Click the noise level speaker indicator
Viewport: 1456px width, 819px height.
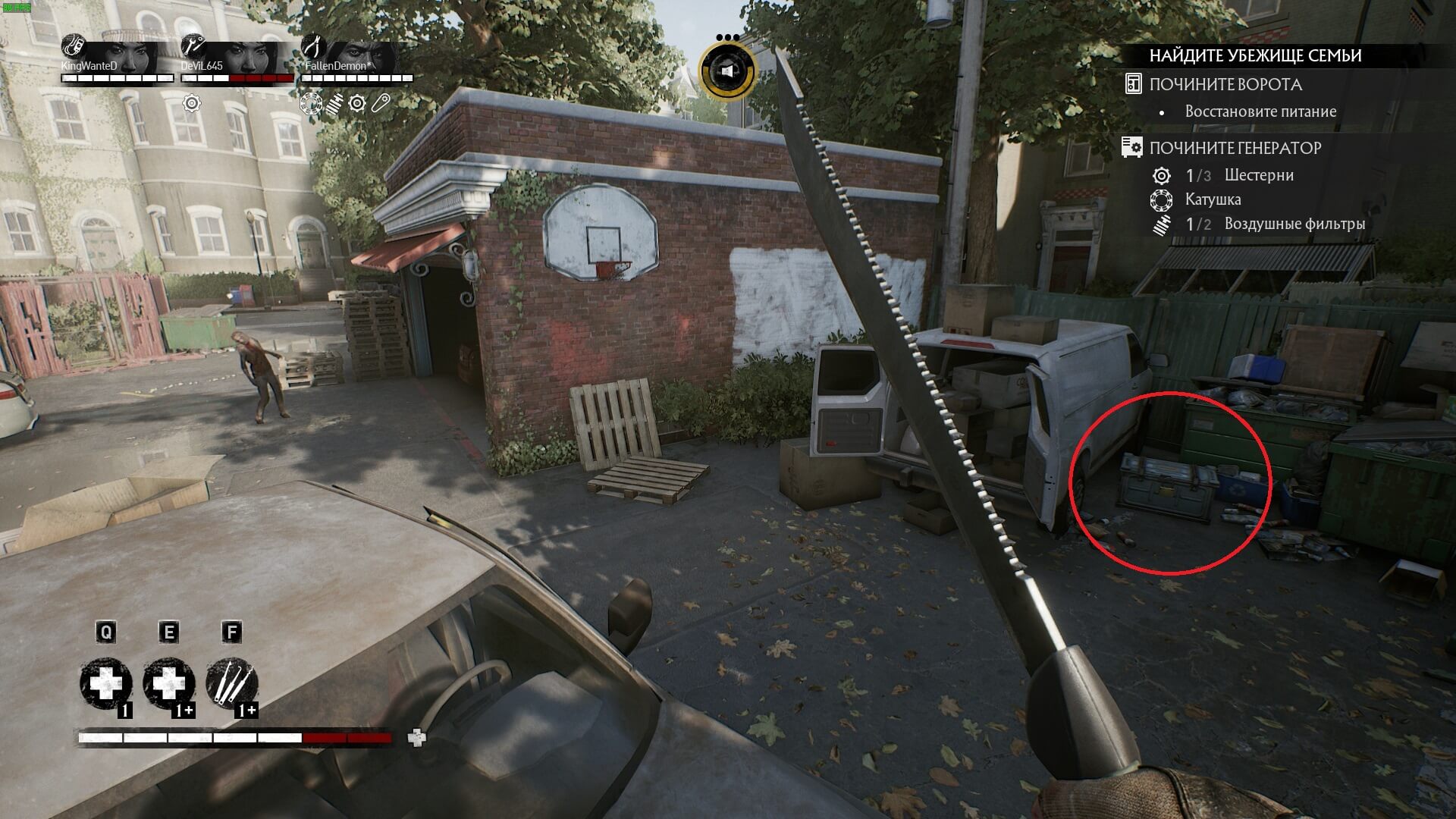[727, 71]
